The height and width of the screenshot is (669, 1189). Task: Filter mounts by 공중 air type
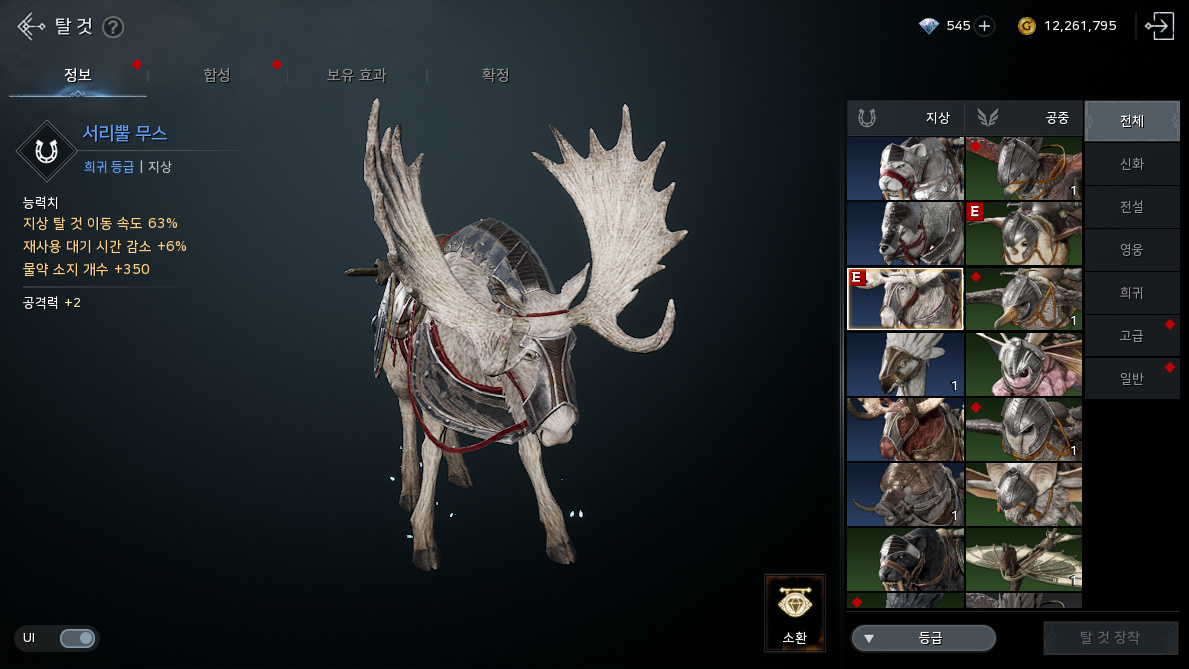coord(1023,118)
